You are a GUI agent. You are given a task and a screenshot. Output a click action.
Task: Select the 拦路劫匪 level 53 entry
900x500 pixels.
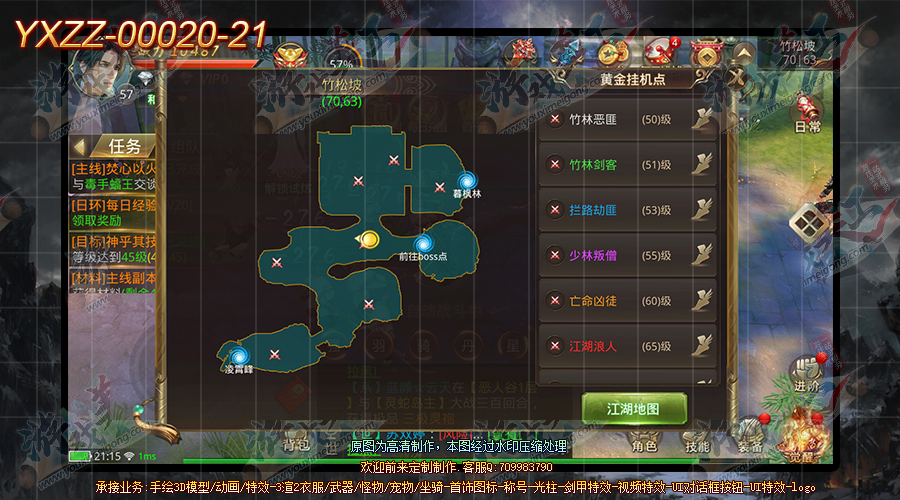pos(628,210)
